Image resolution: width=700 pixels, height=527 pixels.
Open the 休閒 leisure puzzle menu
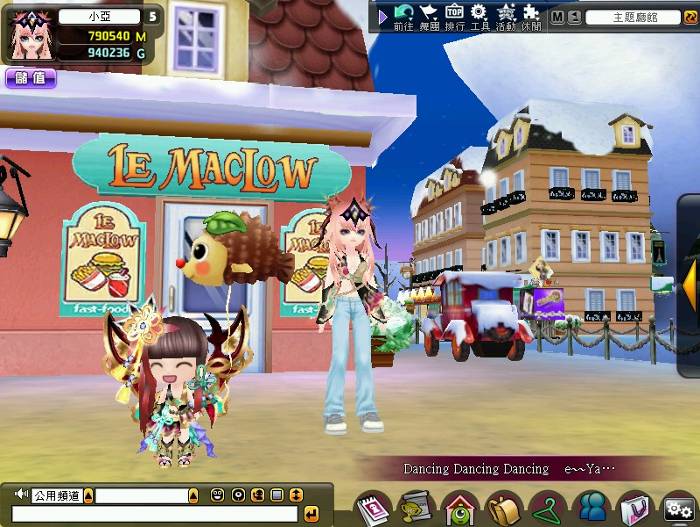pos(532,16)
